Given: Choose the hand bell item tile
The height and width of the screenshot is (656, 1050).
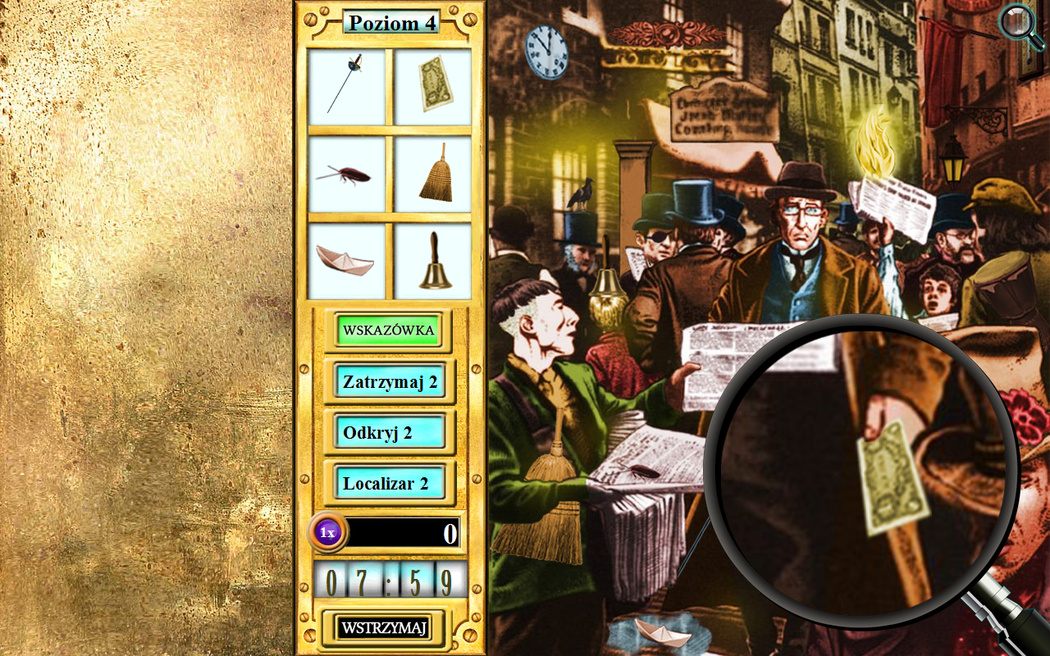Looking at the screenshot, I should (x=433, y=261).
